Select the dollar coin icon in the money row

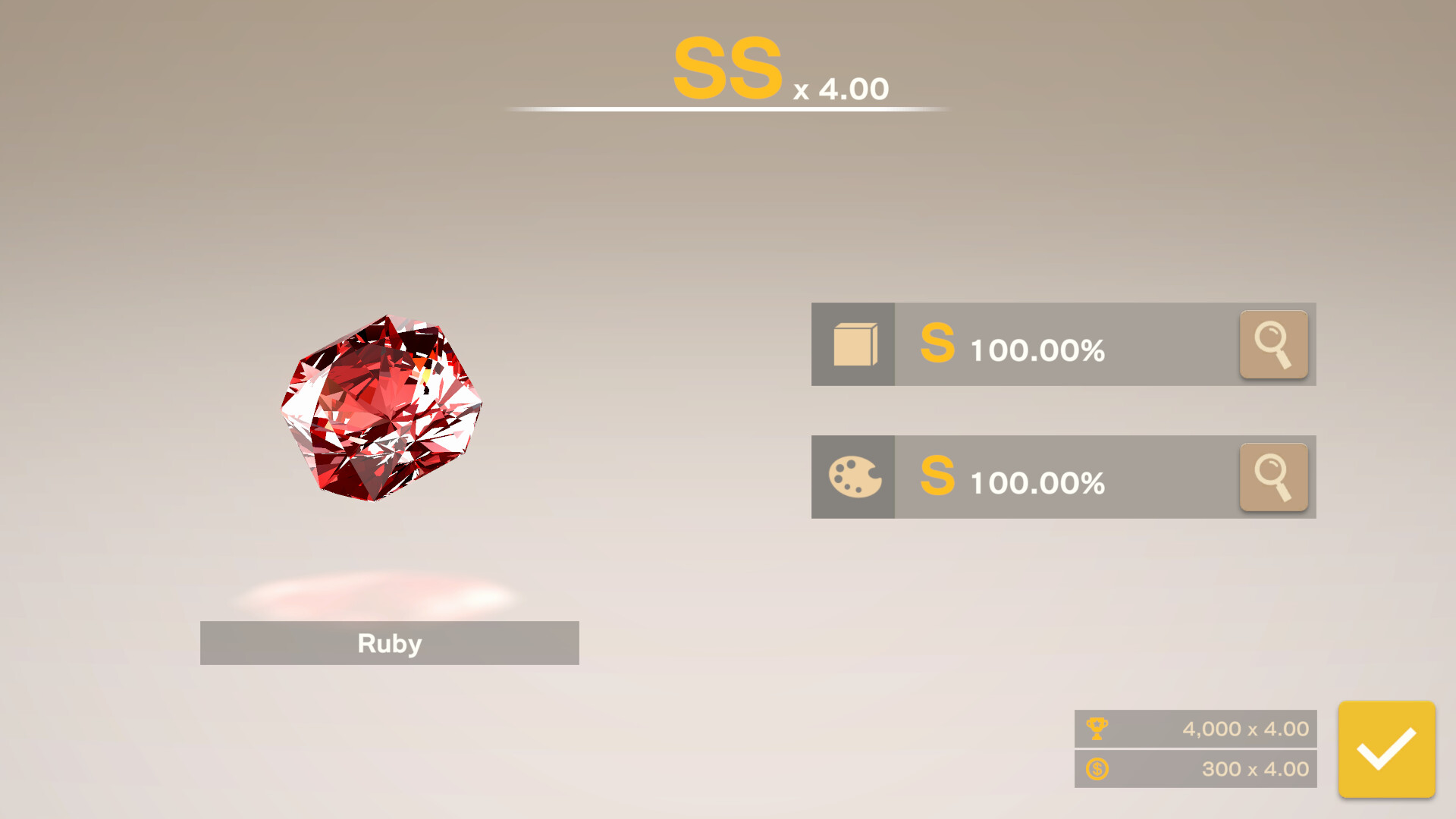[x=1099, y=769]
